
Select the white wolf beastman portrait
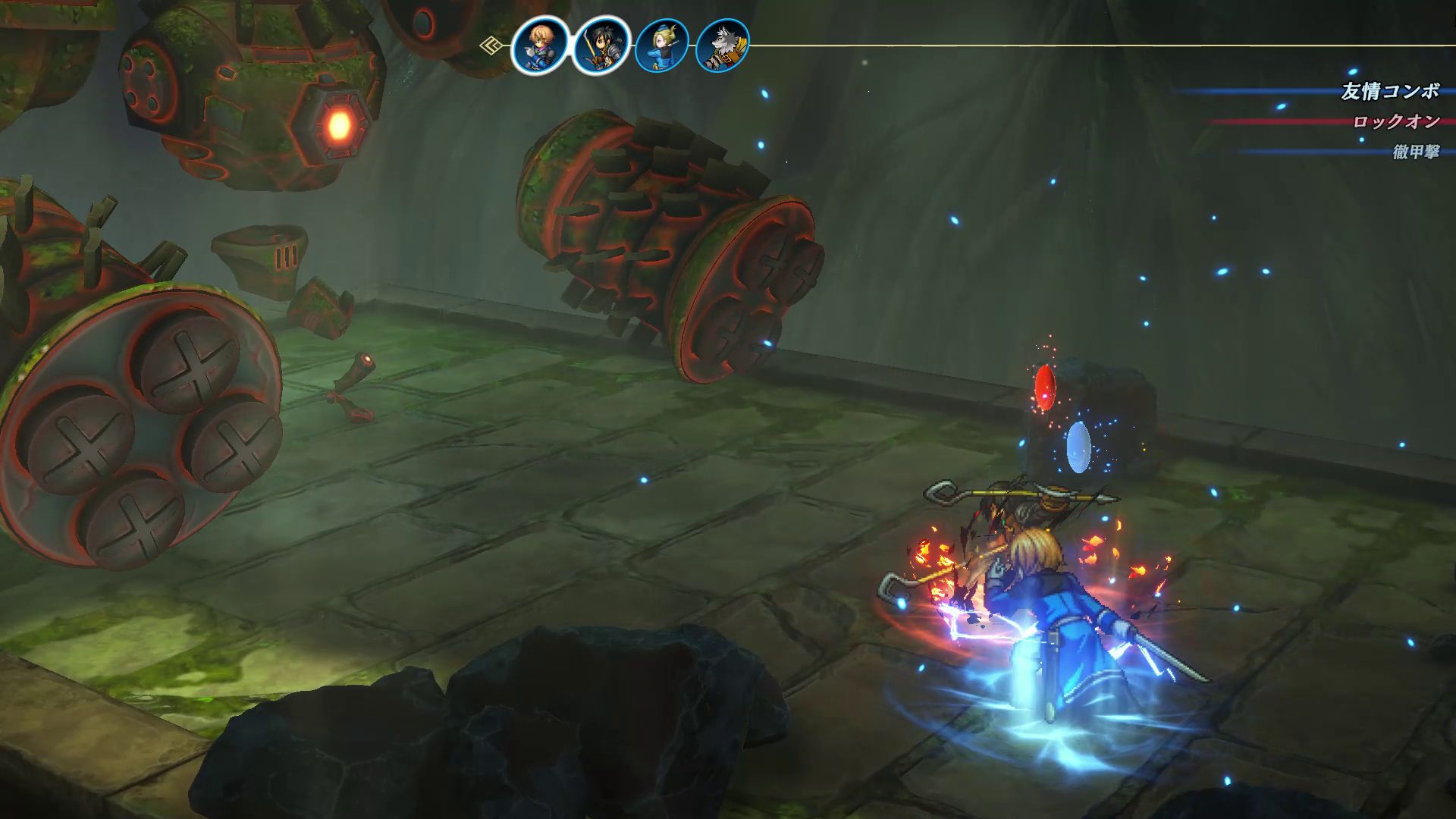[x=721, y=45]
